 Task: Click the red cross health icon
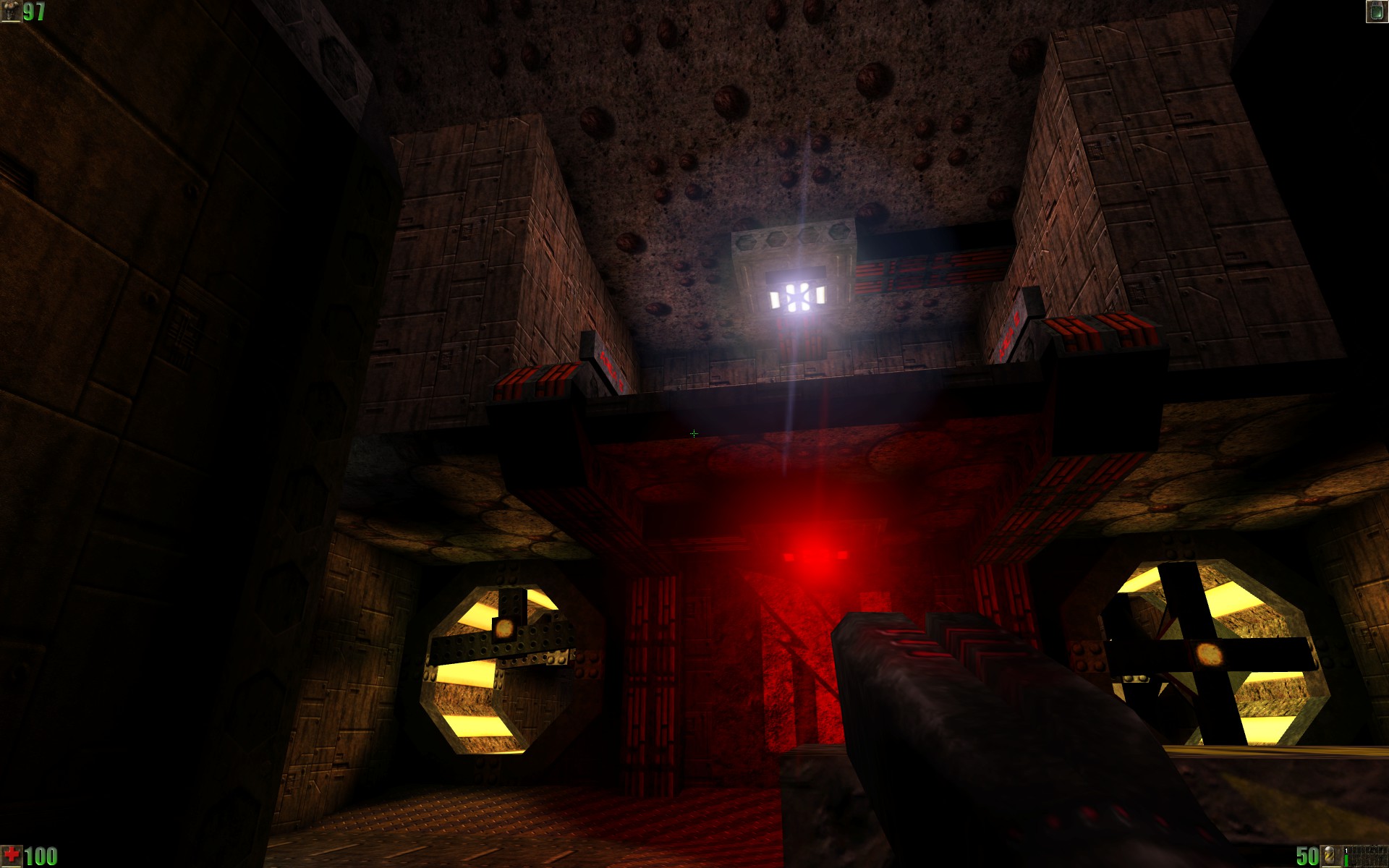[x=12, y=856]
